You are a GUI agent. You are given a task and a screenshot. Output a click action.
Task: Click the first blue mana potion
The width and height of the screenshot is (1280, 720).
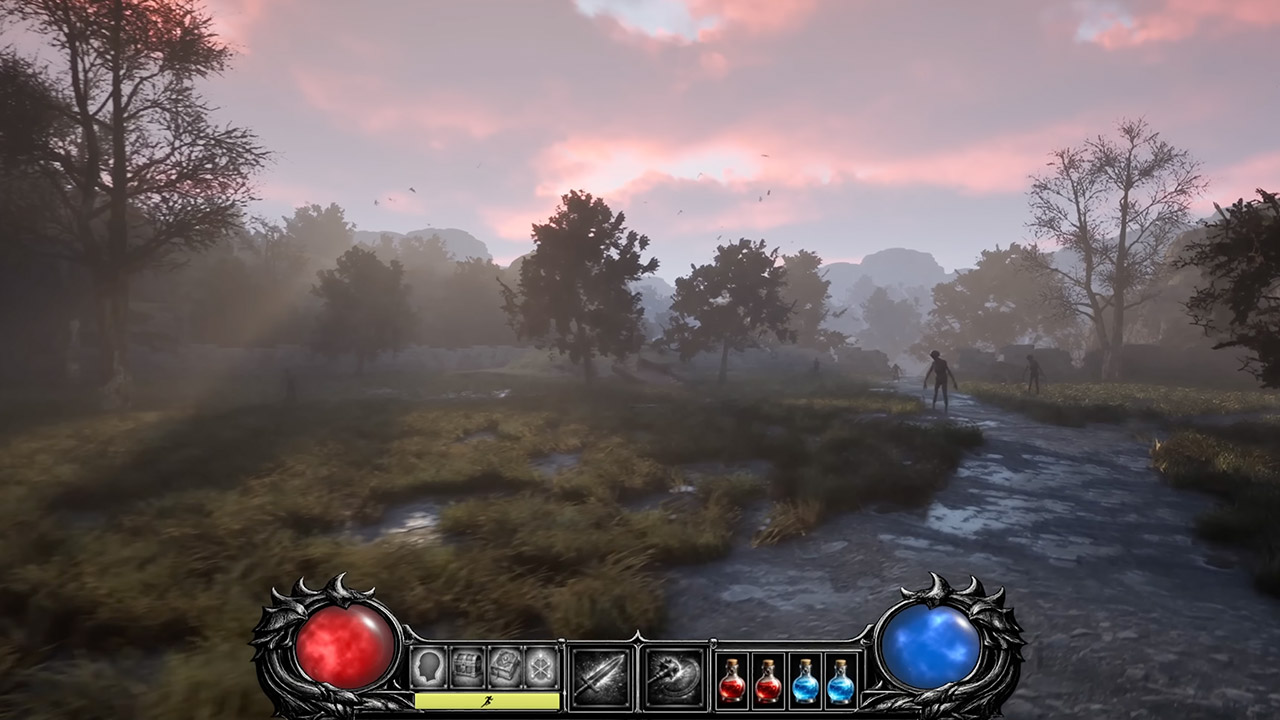pyautogui.click(x=804, y=680)
